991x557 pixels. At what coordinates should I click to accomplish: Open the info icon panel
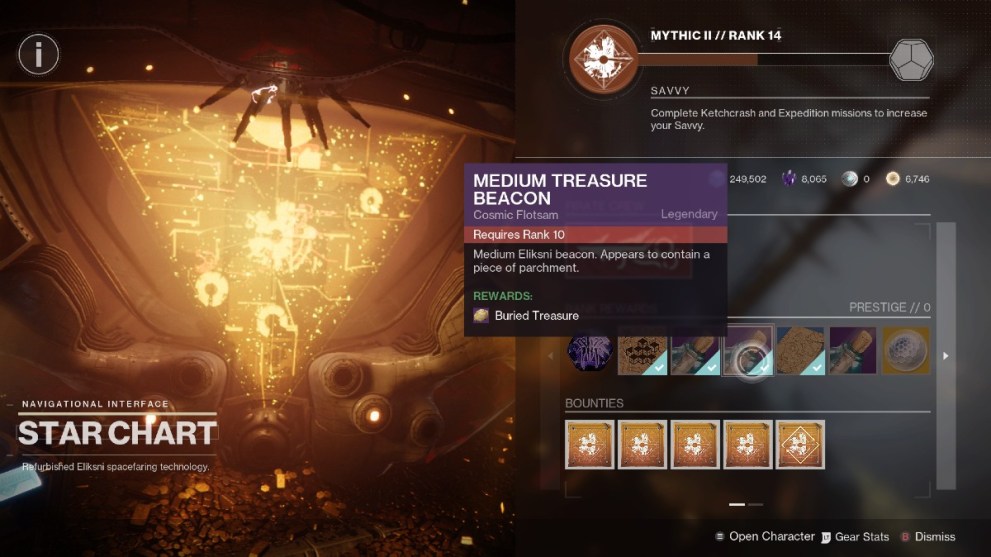tap(39, 54)
